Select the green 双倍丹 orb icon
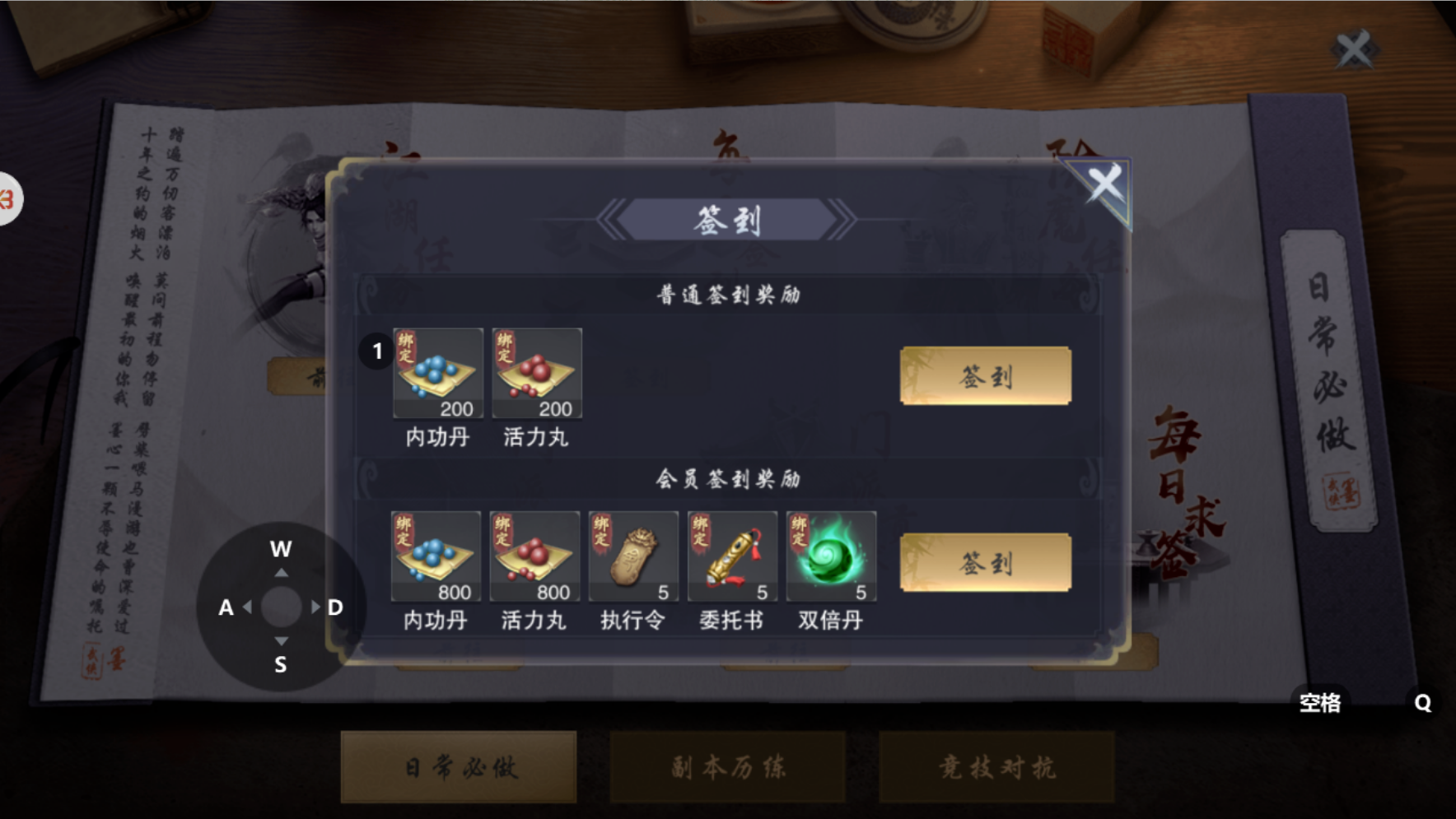 [831, 557]
